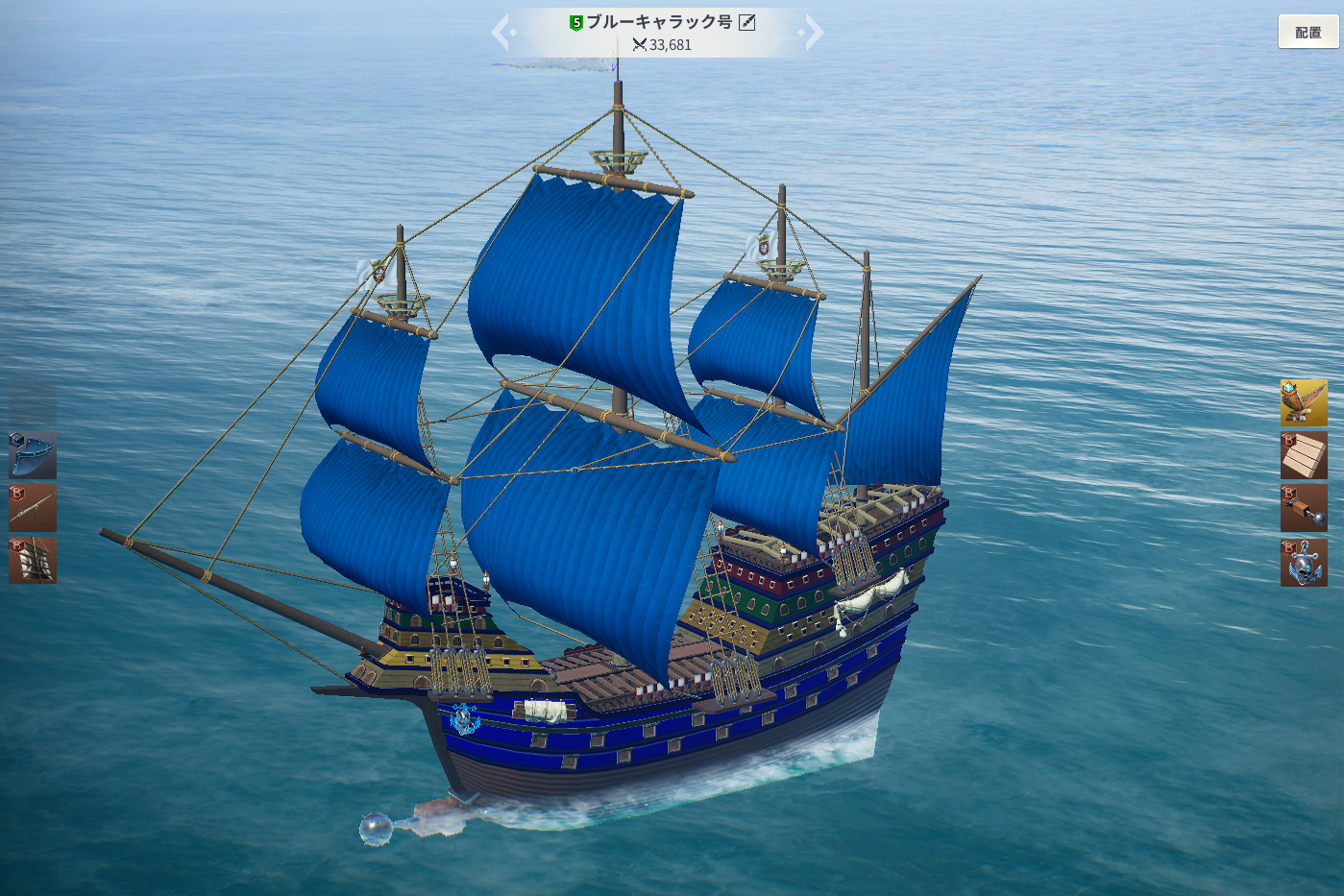Switch to the previous ship with left arrow
Viewport: 1344px width, 896px height.
[501, 32]
